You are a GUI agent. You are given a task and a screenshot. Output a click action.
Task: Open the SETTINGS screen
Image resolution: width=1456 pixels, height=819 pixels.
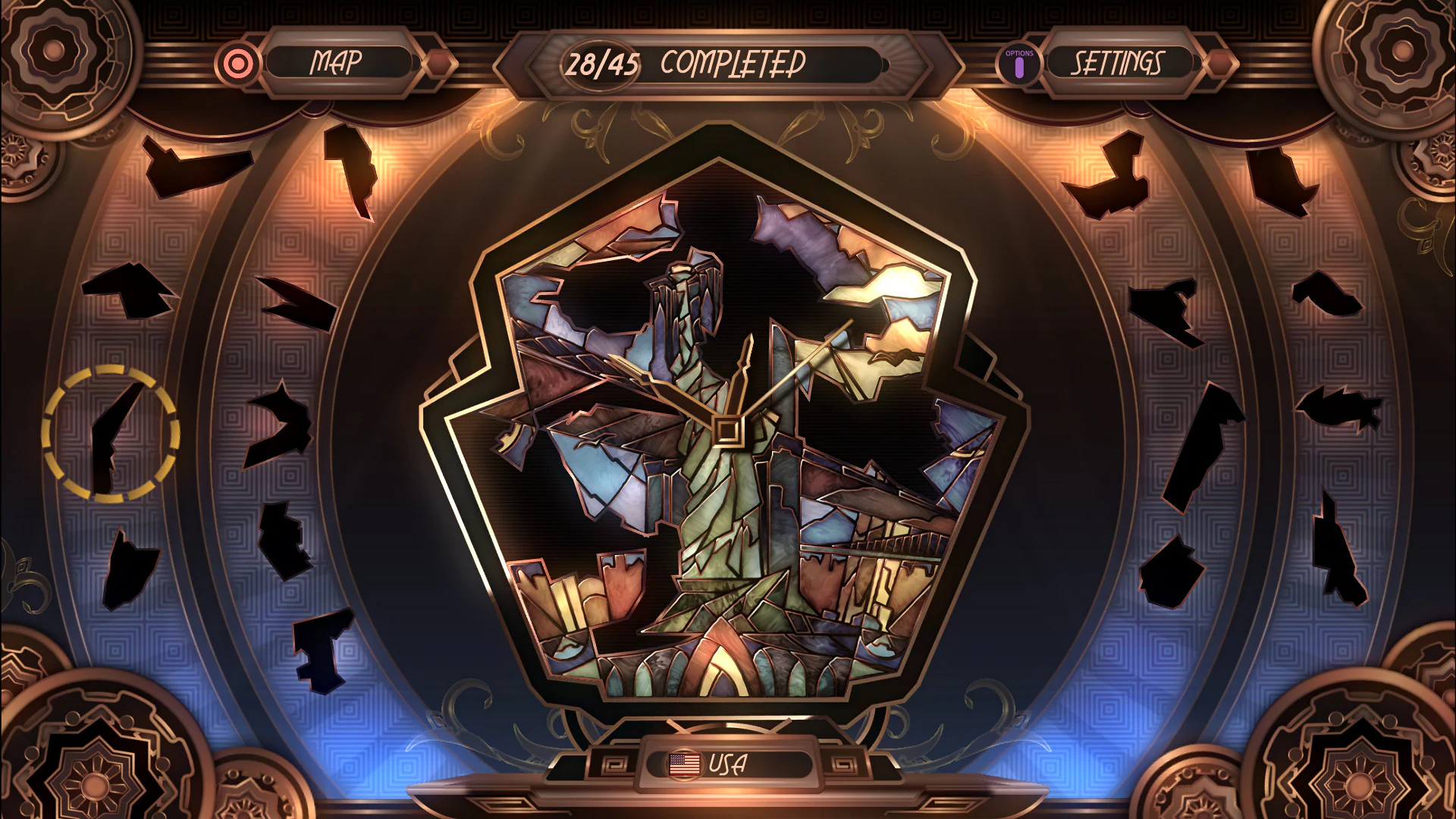(1119, 64)
